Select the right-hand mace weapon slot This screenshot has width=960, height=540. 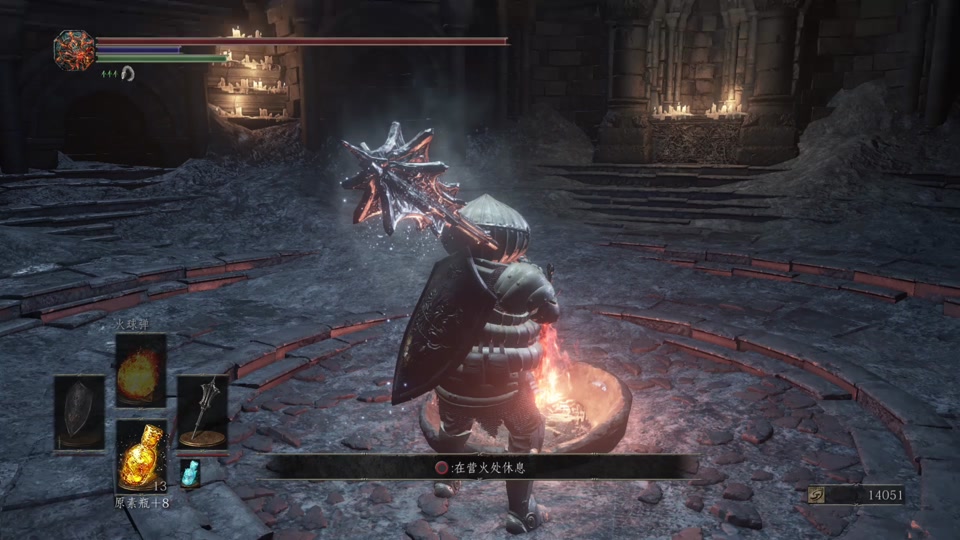point(202,411)
